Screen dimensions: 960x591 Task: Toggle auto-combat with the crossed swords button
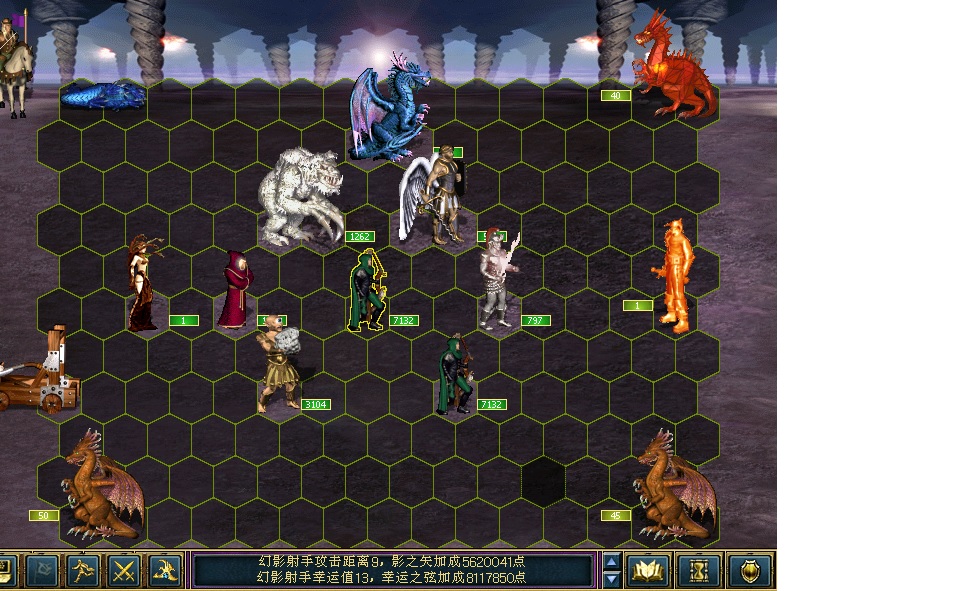point(124,570)
